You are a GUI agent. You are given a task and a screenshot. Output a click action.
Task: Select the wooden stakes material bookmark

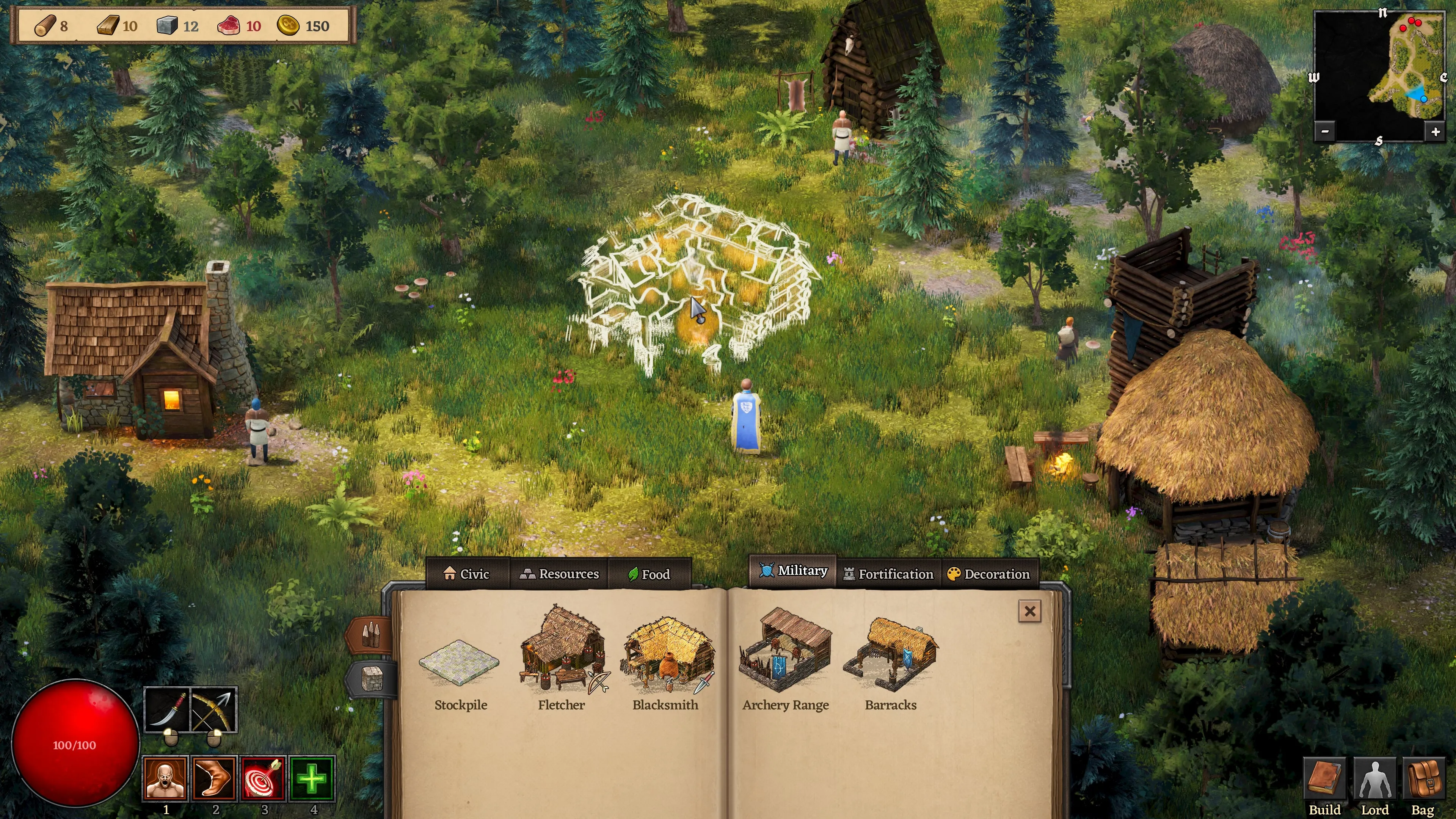371,634
